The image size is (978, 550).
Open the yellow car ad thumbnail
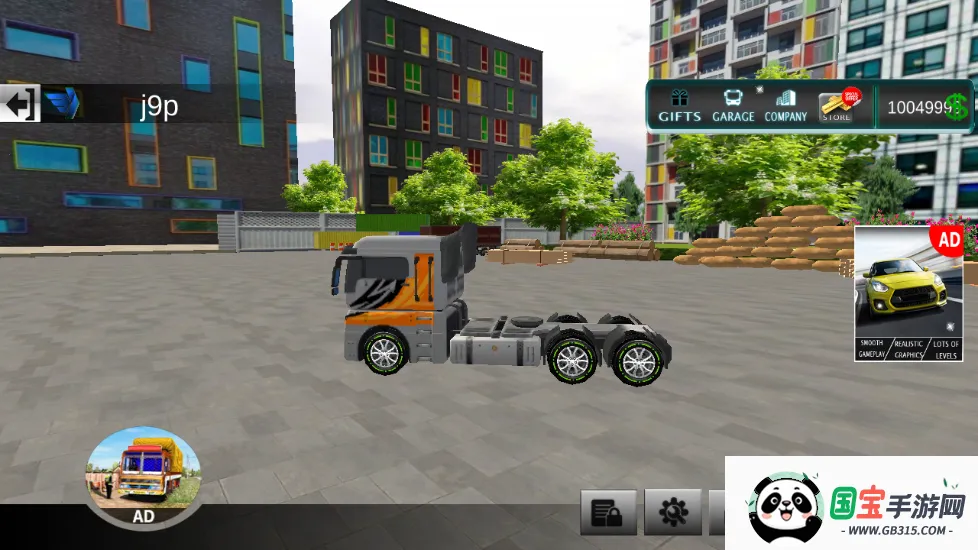click(908, 293)
